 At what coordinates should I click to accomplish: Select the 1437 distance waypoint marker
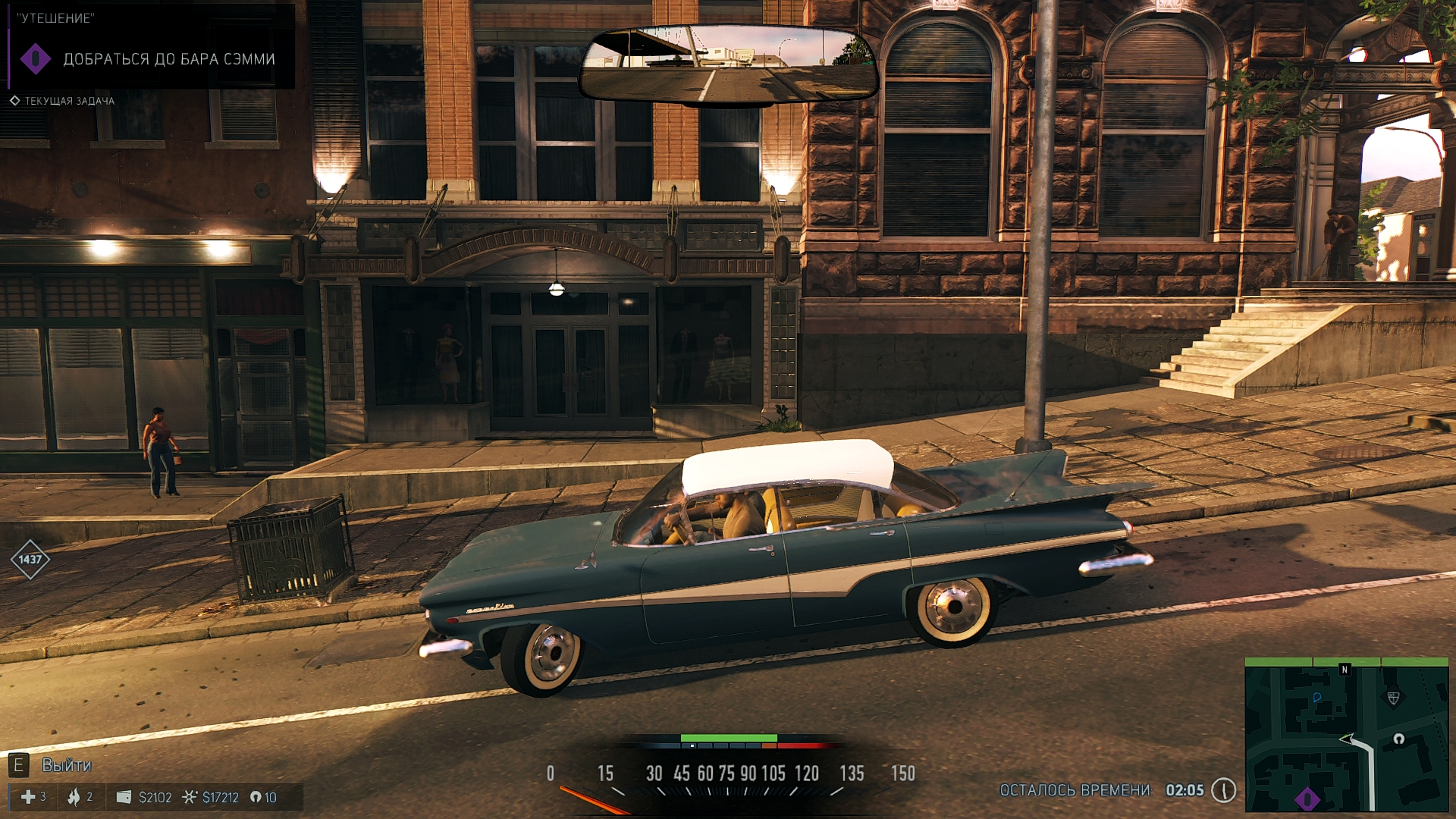coord(30,560)
